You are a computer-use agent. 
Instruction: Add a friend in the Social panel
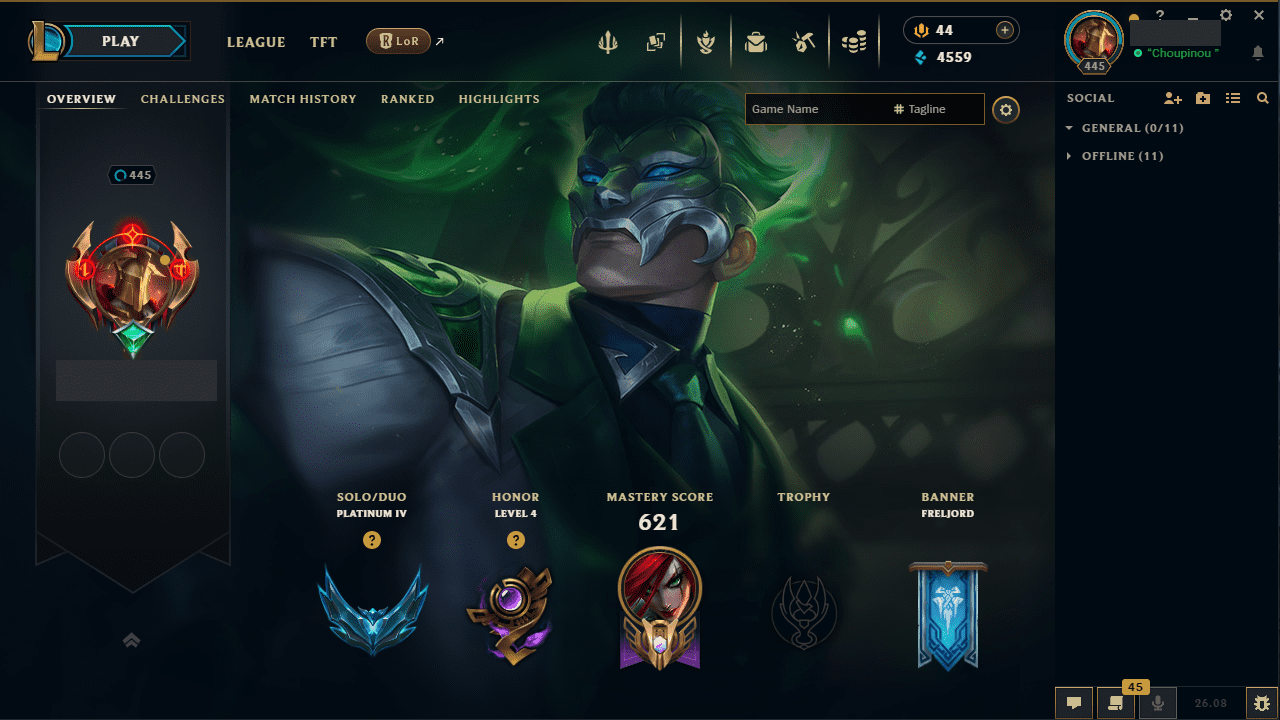click(x=1172, y=98)
